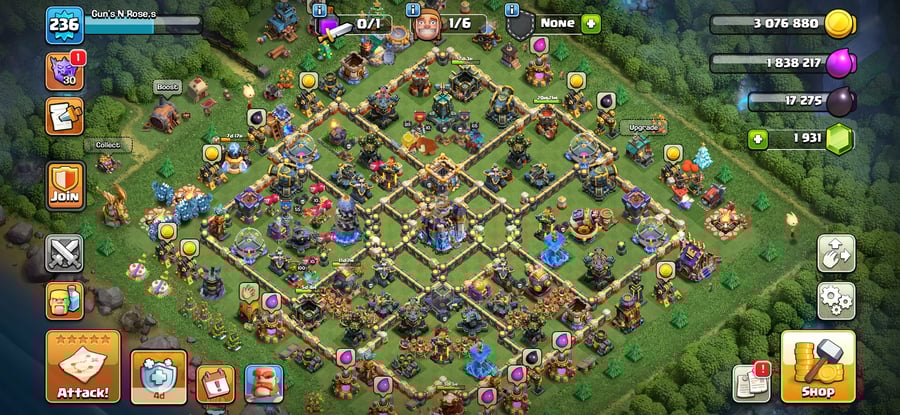Open the calendar events button with exclamation mark
Image resolution: width=900 pixels, height=415 pixels.
coord(215,383)
